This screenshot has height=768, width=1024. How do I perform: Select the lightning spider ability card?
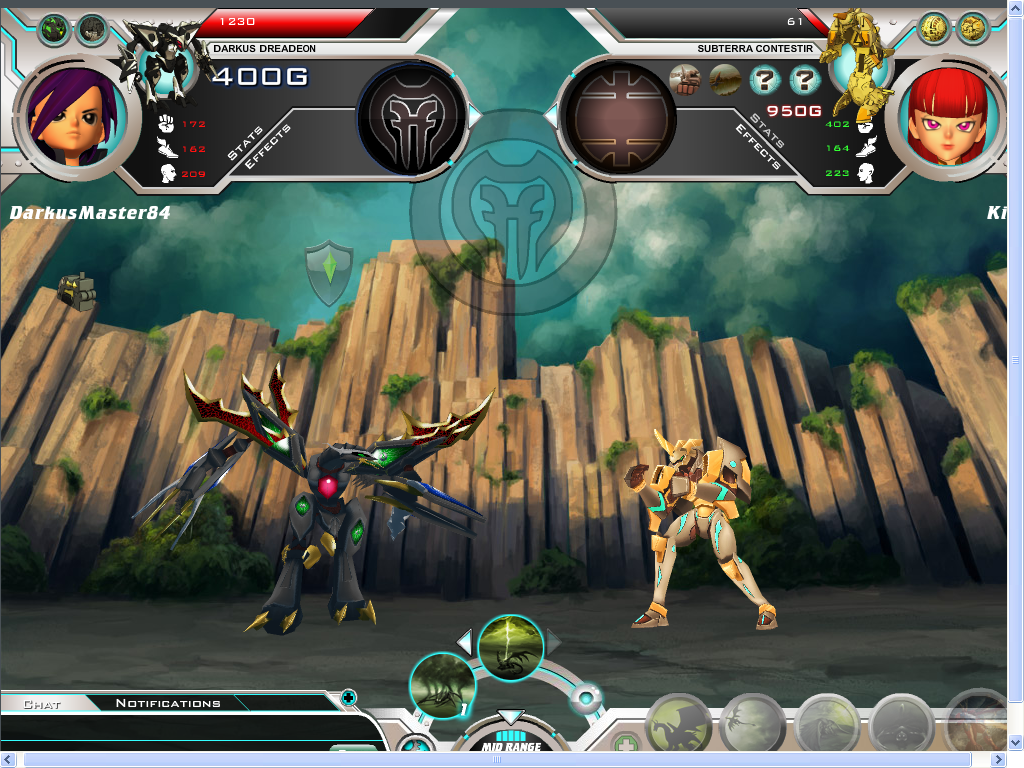[x=511, y=648]
